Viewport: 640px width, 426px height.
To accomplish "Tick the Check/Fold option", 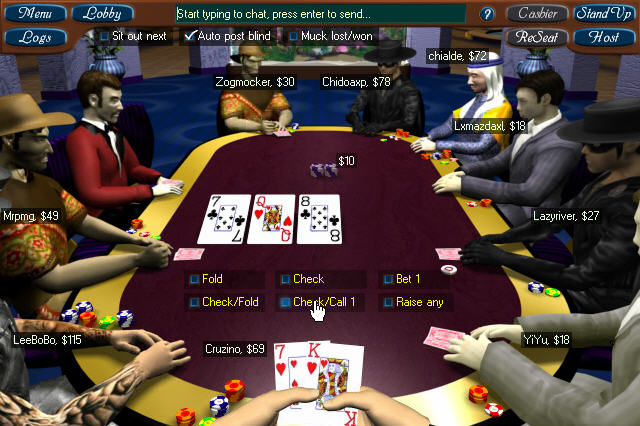I will click(x=194, y=302).
